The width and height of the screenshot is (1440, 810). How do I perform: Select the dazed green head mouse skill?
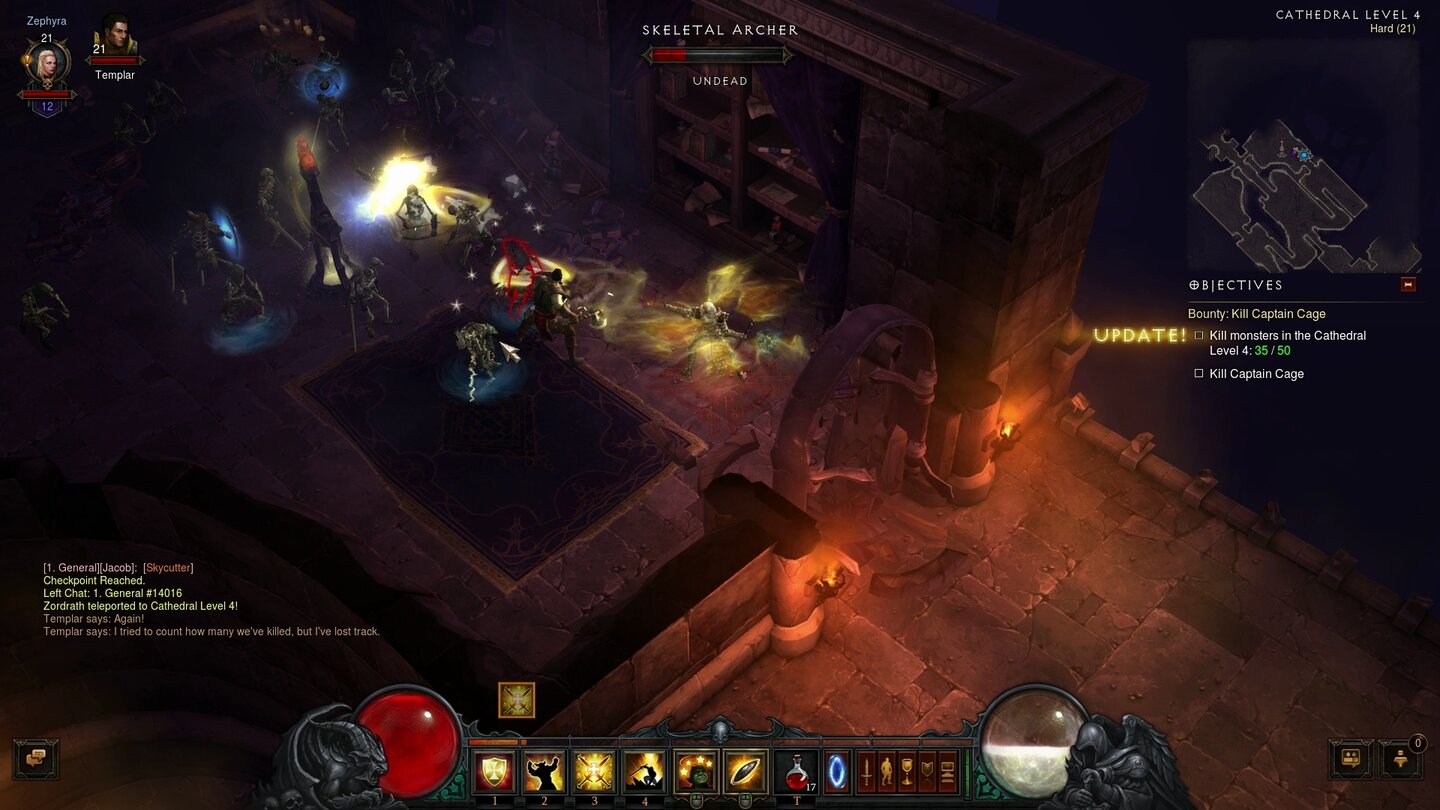point(695,772)
